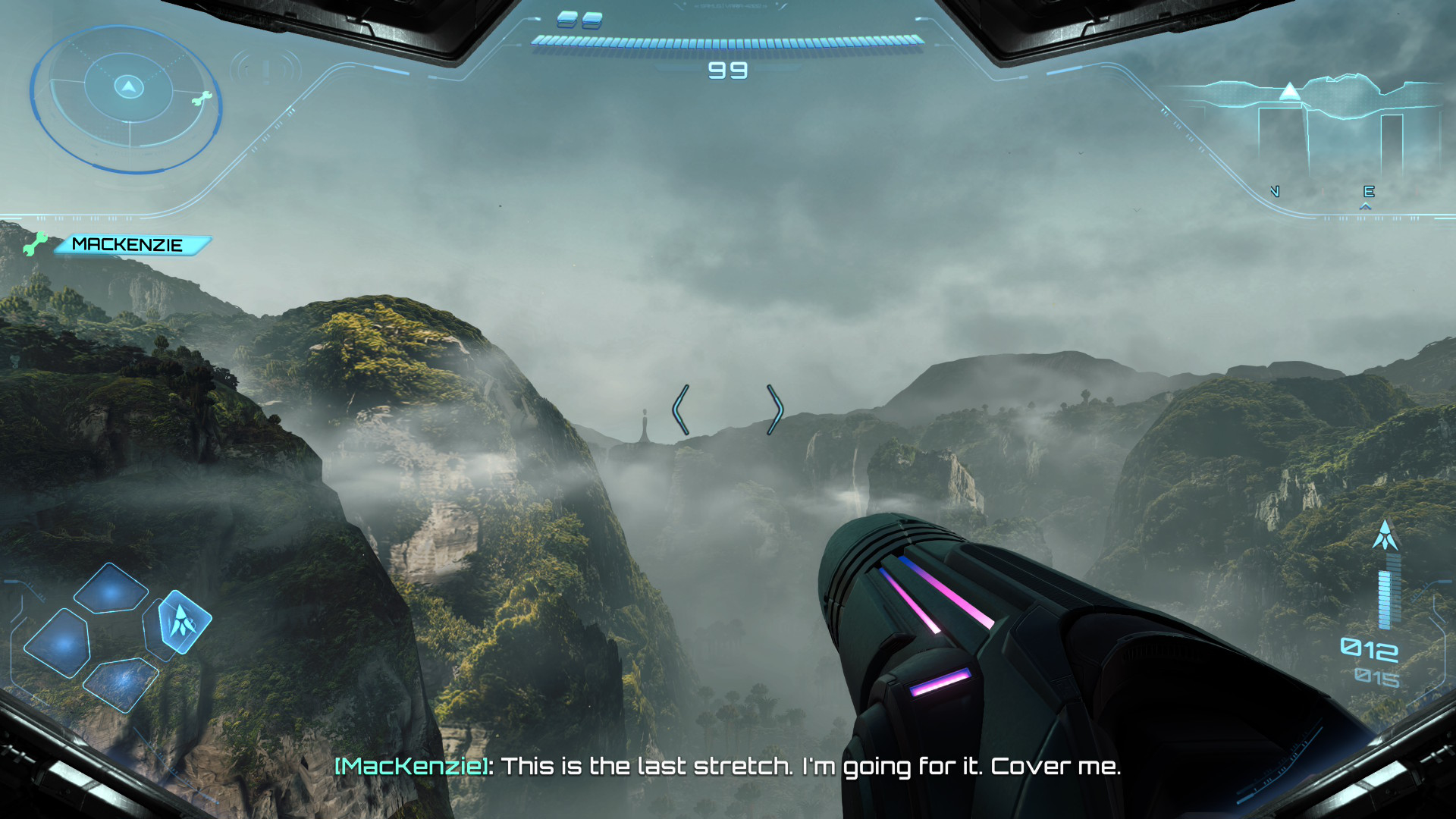Click the MacKenzie subtitle text at the bottom
Viewport: 1456px width, 819px height.
click(x=730, y=767)
